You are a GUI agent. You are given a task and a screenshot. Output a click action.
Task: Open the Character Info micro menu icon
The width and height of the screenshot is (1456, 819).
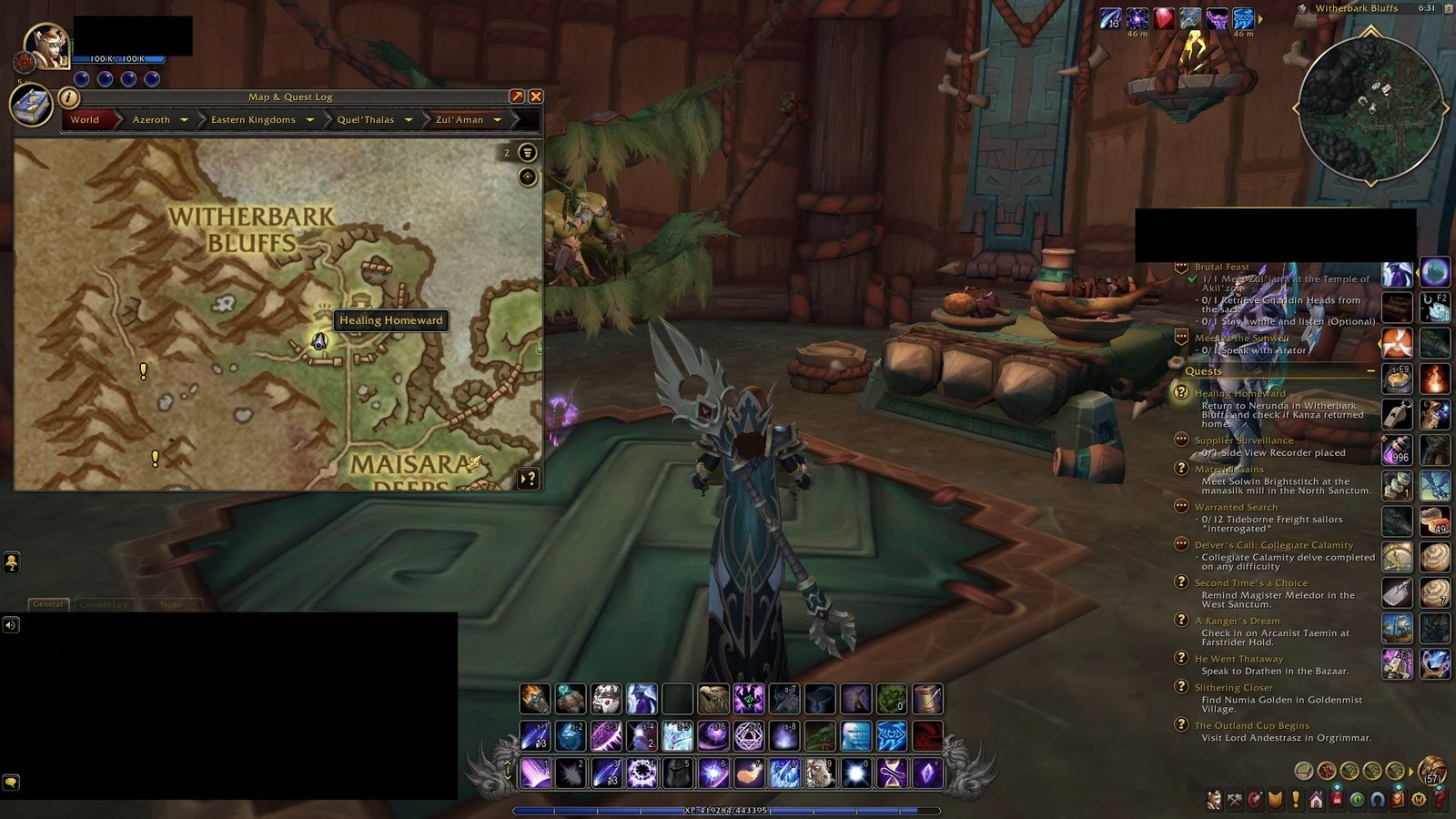pyautogui.click(x=1215, y=798)
